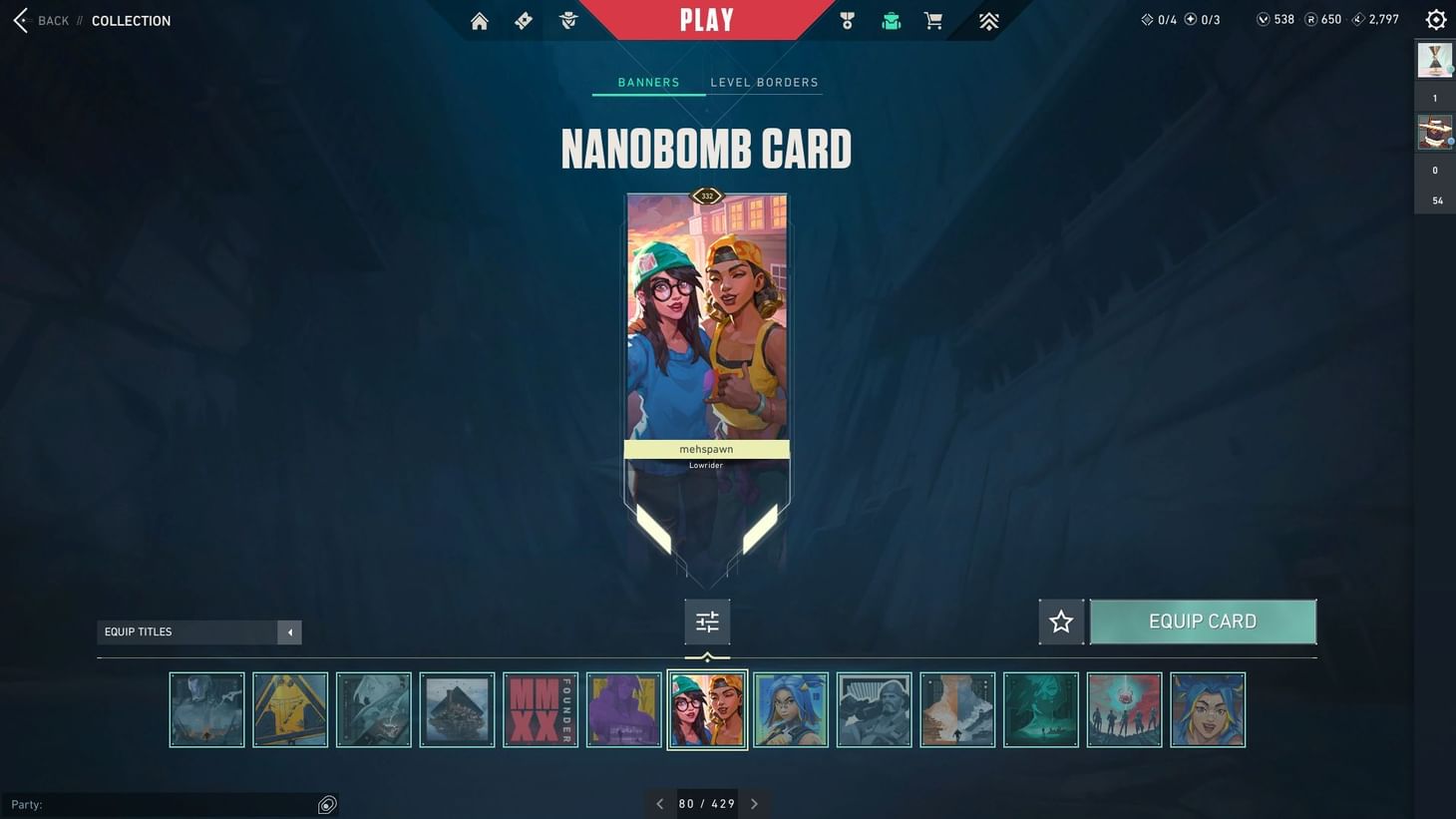Open the Premier chevrons icon
The height and width of the screenshot is (819, 1456).
click(987, 20)
